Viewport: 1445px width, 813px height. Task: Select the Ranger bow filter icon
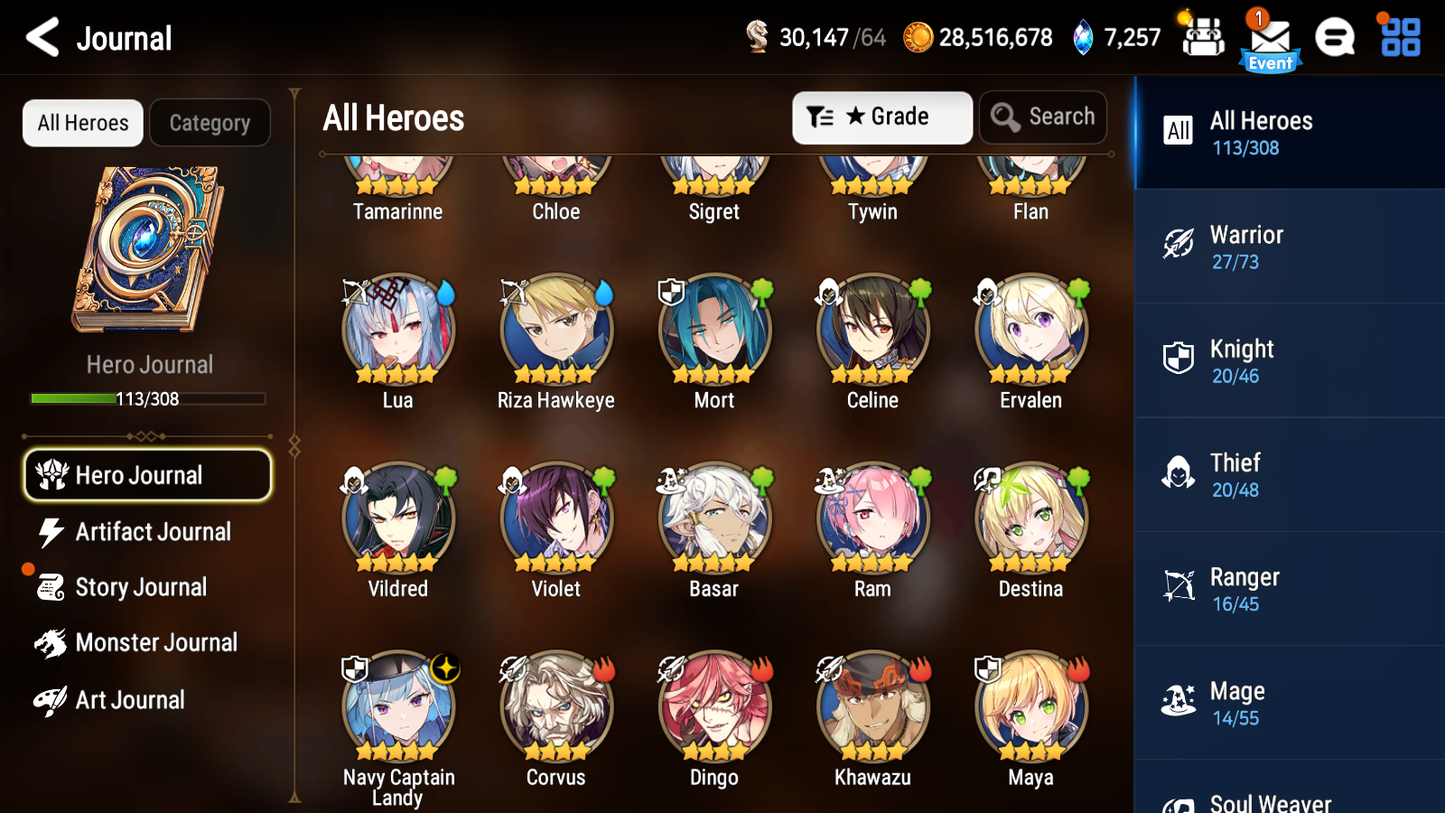pos(1179,586)
